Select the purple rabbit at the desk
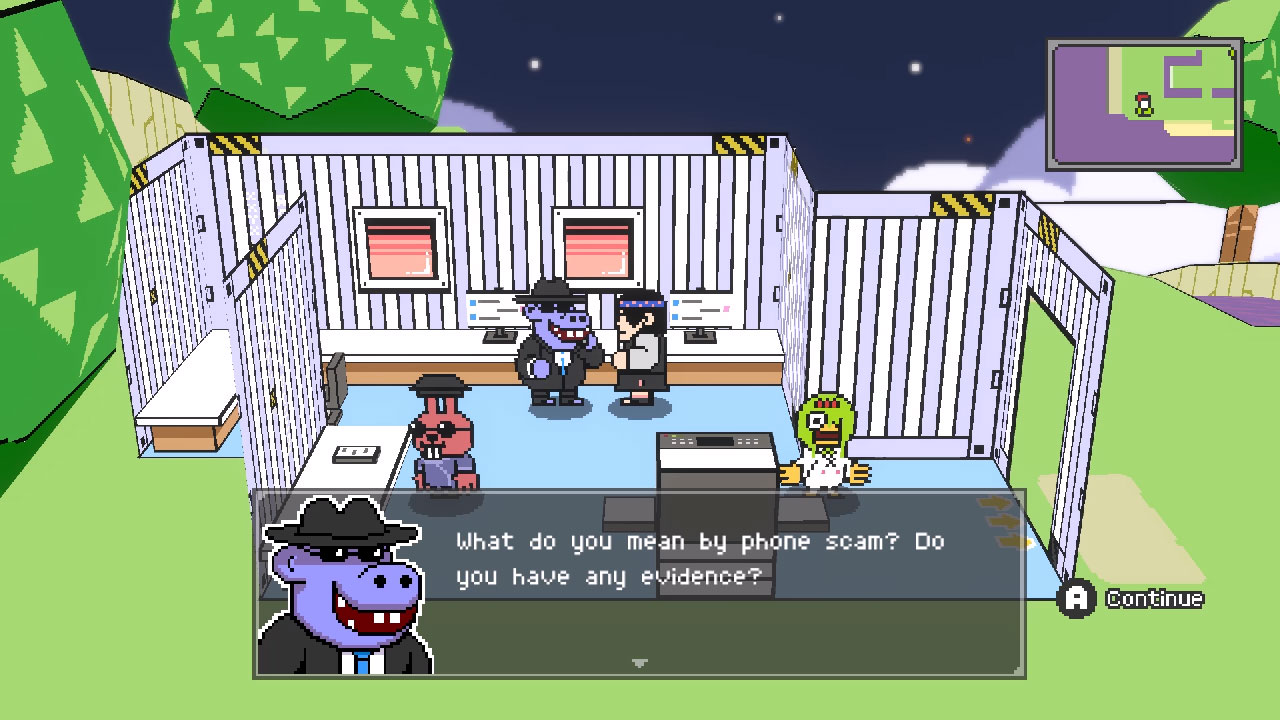This screenshot has width=1280, height=720. click(443, 440)
